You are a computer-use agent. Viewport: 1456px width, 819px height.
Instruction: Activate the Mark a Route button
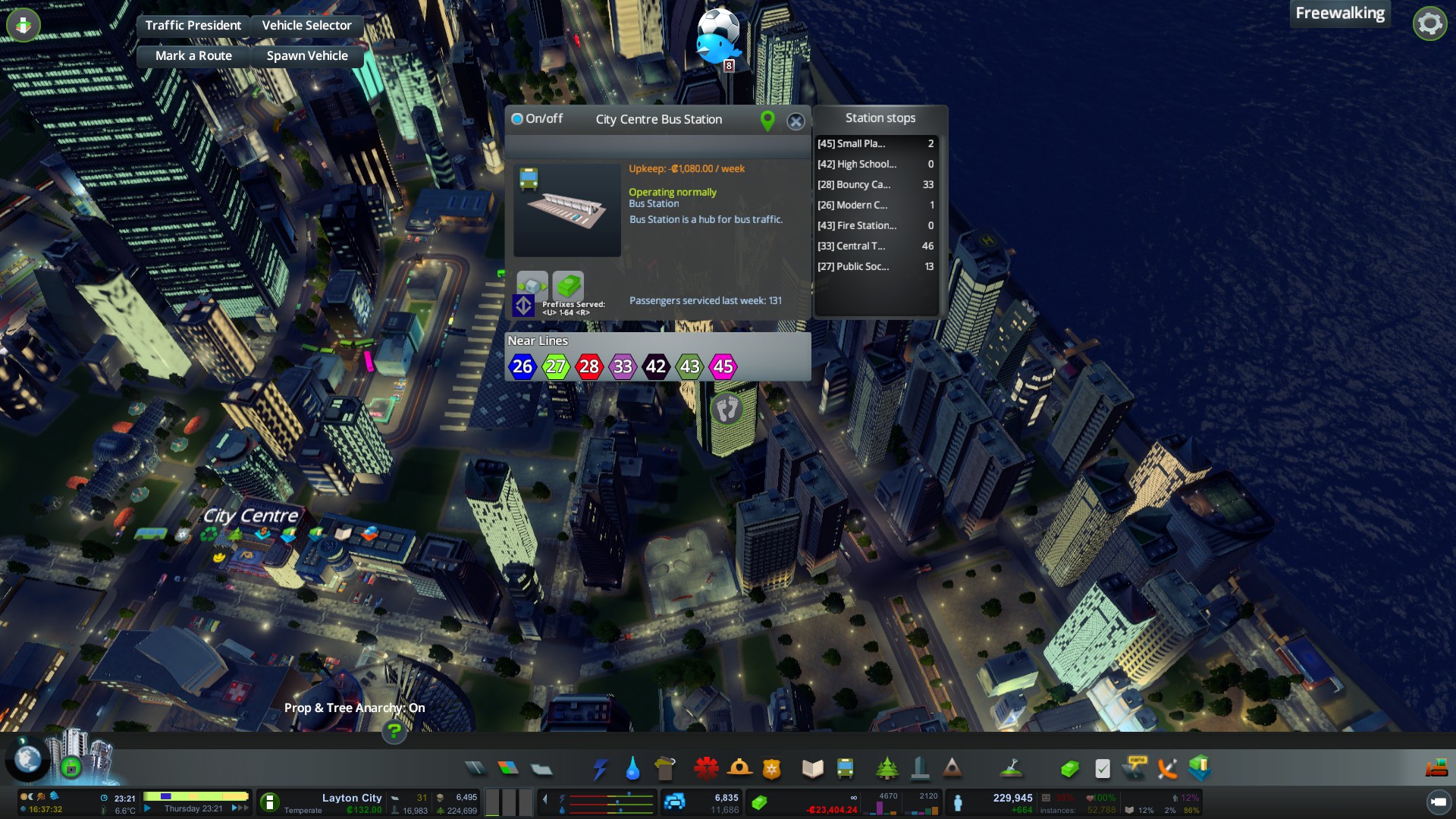tap(193, 56)
